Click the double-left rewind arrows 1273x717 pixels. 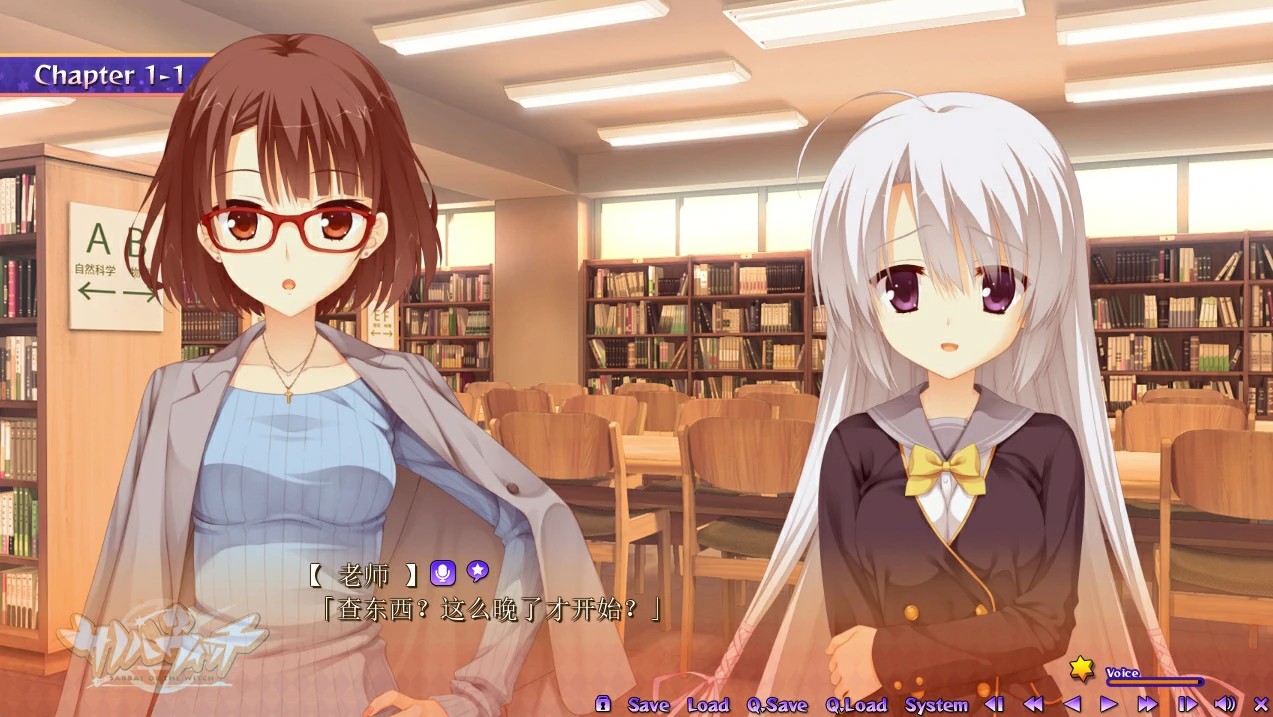1033,705
